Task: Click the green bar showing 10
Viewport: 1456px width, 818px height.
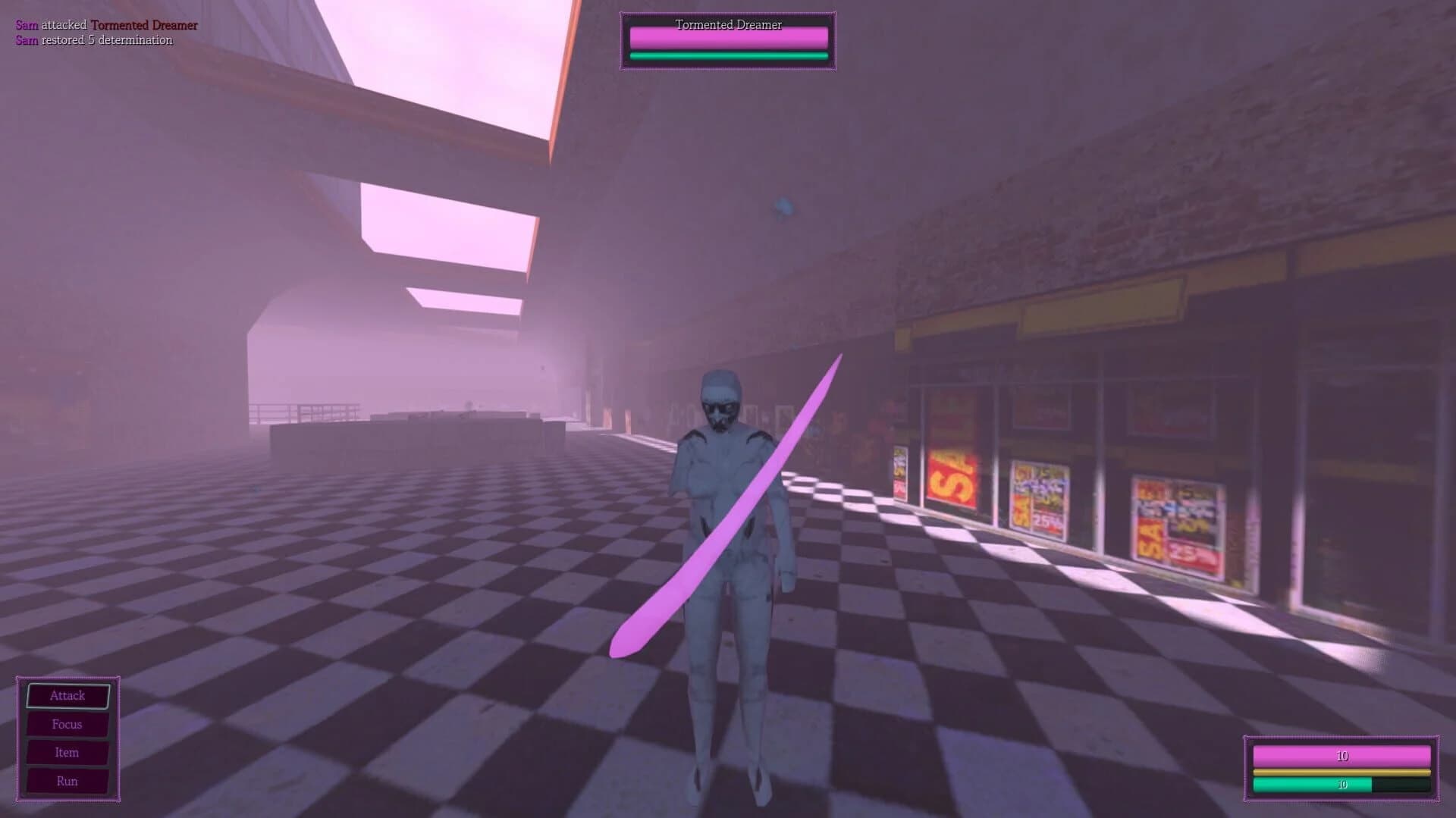Action: [x=1341, y=786]
